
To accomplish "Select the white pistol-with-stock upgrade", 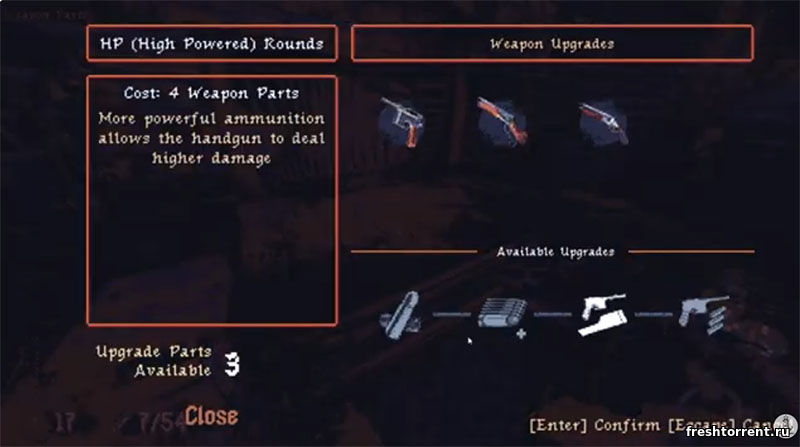I will 603,313.
